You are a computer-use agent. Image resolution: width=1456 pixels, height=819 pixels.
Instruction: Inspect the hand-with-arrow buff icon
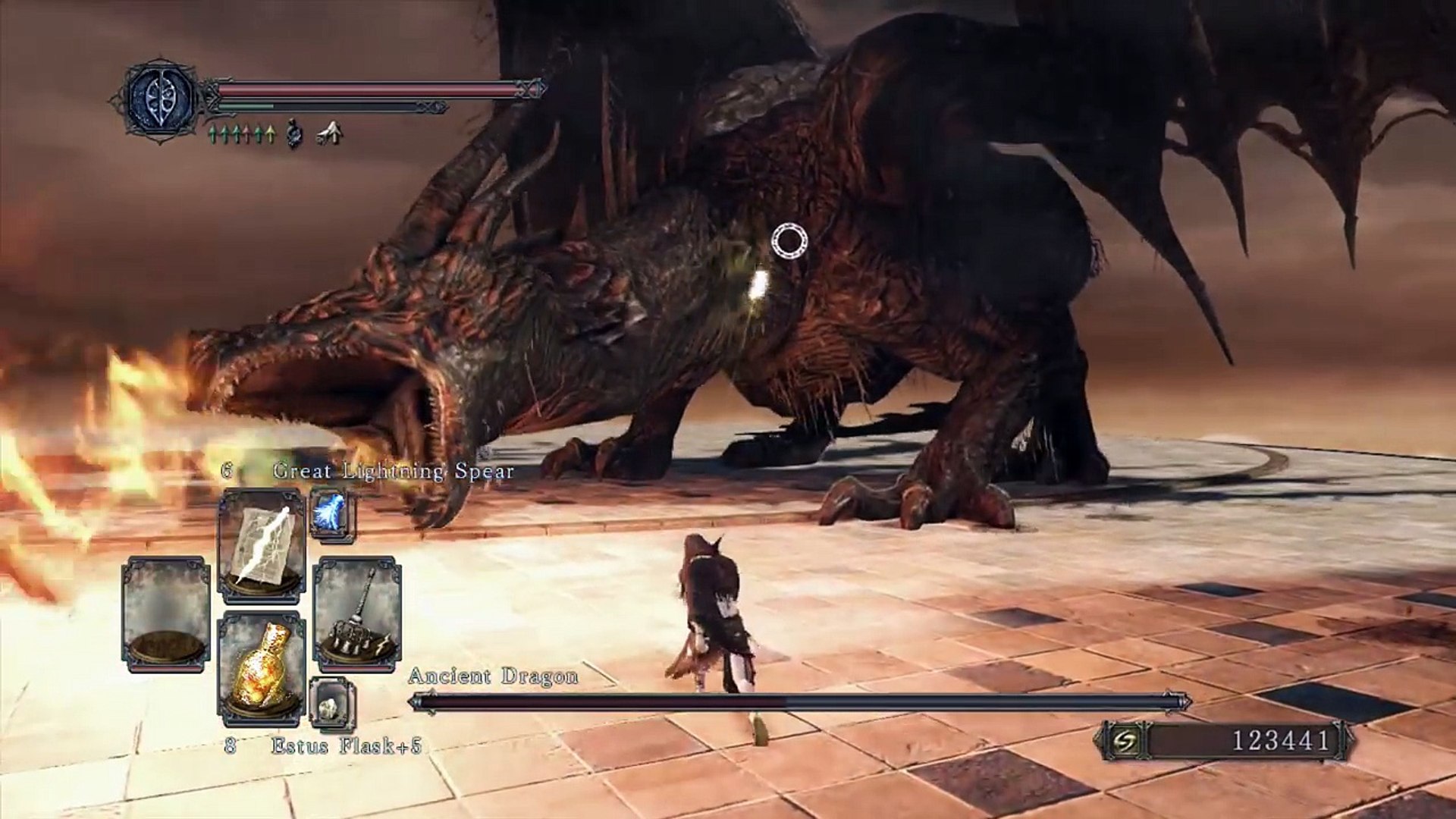click(x=329, y=134)
